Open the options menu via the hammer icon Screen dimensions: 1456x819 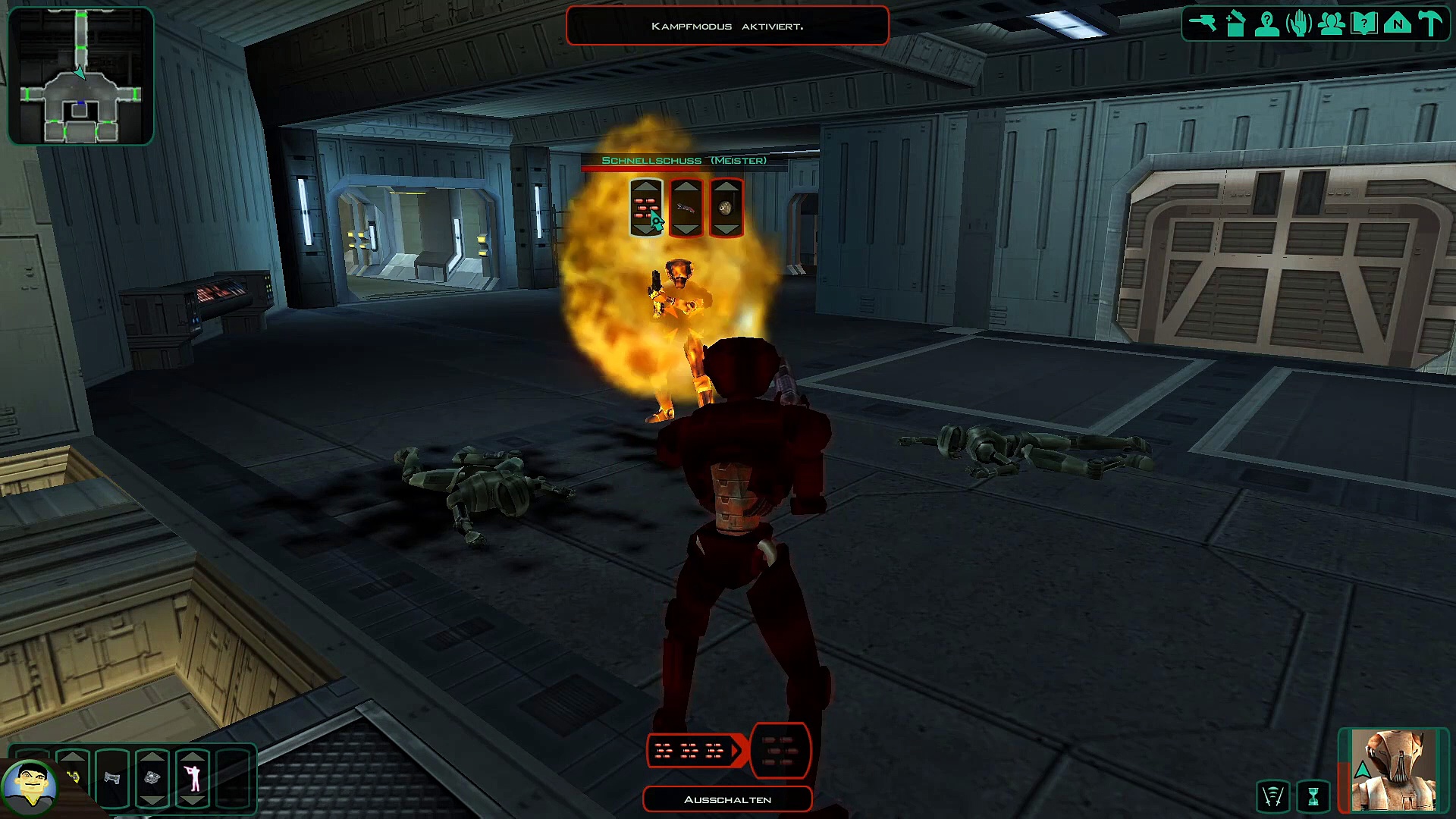click(1429, 23)
